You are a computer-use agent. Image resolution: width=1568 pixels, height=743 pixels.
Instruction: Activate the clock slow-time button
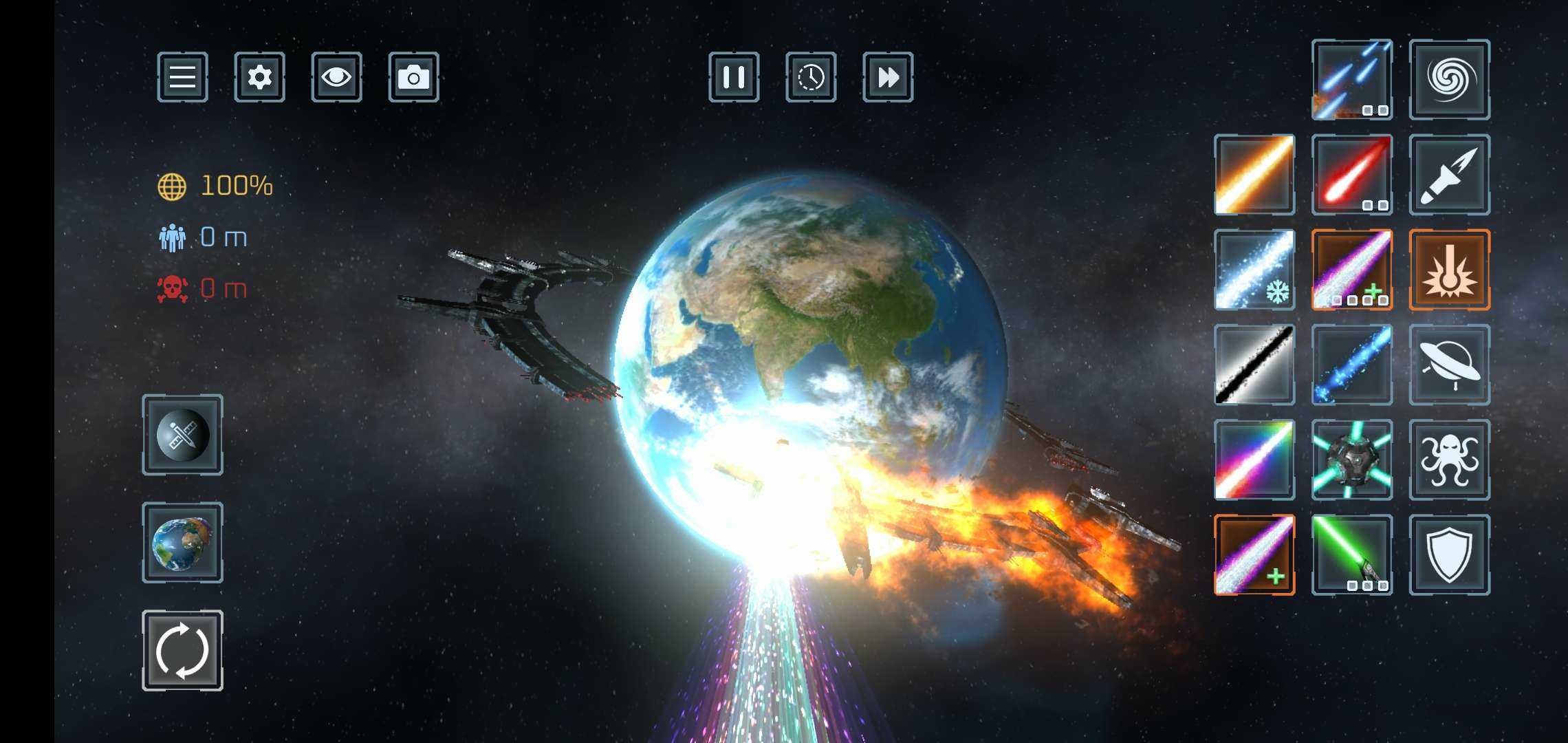(811, 77)
